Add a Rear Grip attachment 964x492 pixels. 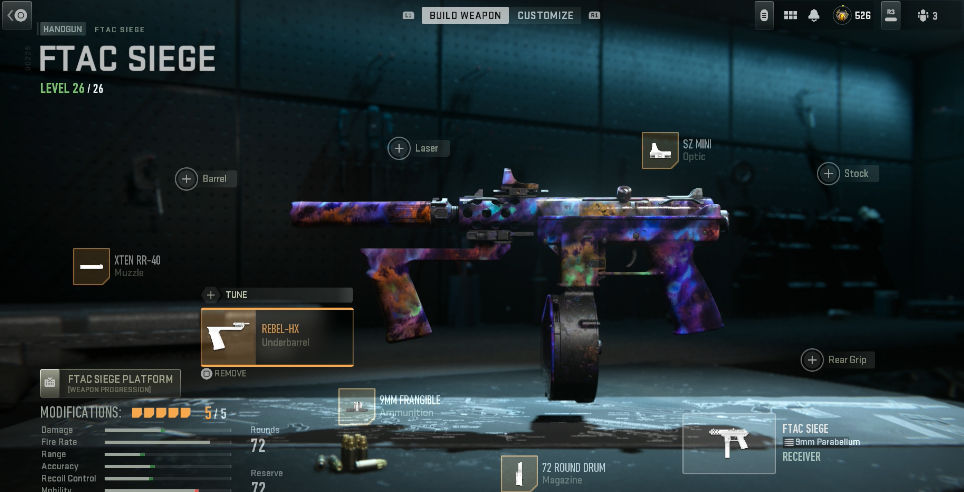(812, 360)
